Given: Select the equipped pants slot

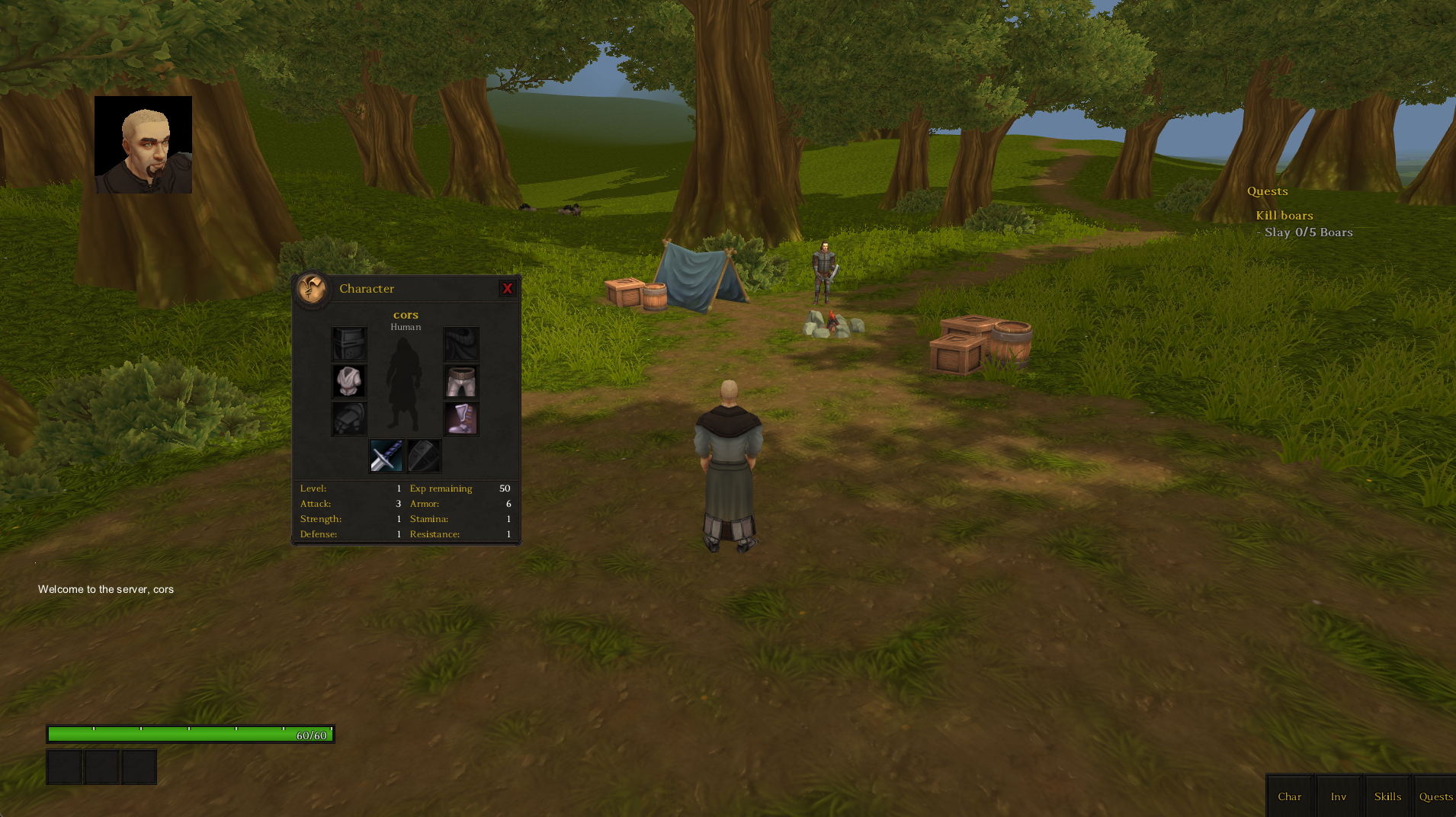Looking at the screenshot, I should [461, 381].
